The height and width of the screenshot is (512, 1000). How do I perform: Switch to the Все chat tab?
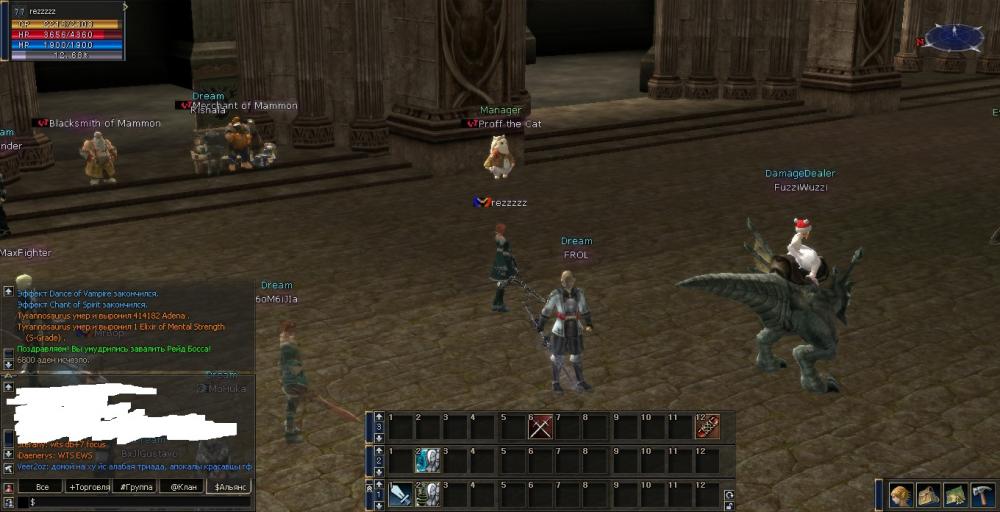pos(41,487)
